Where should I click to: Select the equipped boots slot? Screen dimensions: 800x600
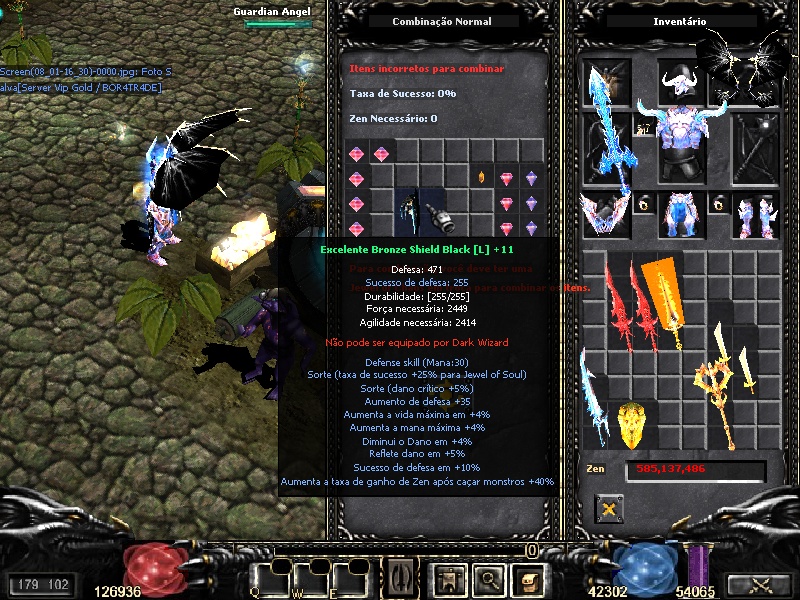point(754,215)
